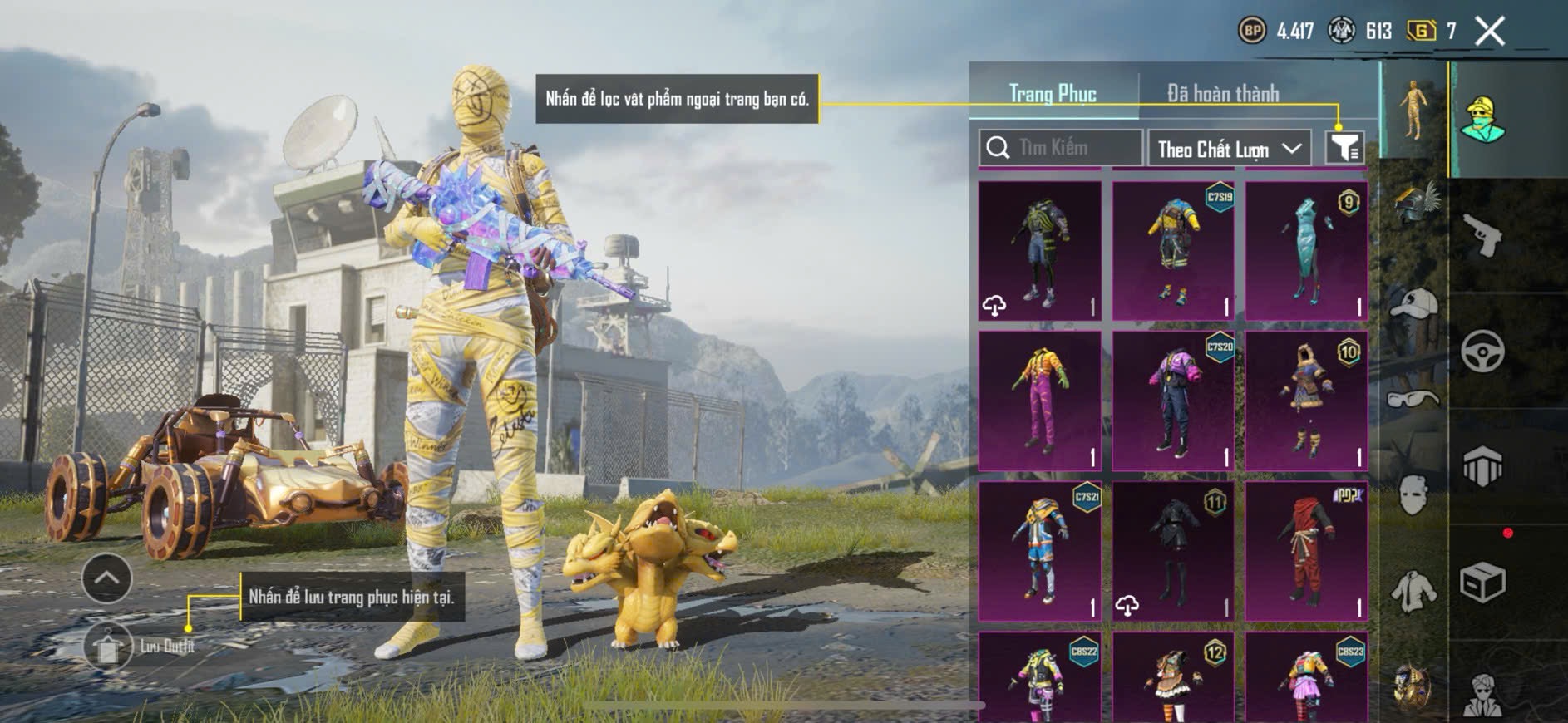The height and width of the screenshot is (723, 1568).
Task: Save current outfit with "Lưu Outfit" button
Action: (x=108, y=646)
